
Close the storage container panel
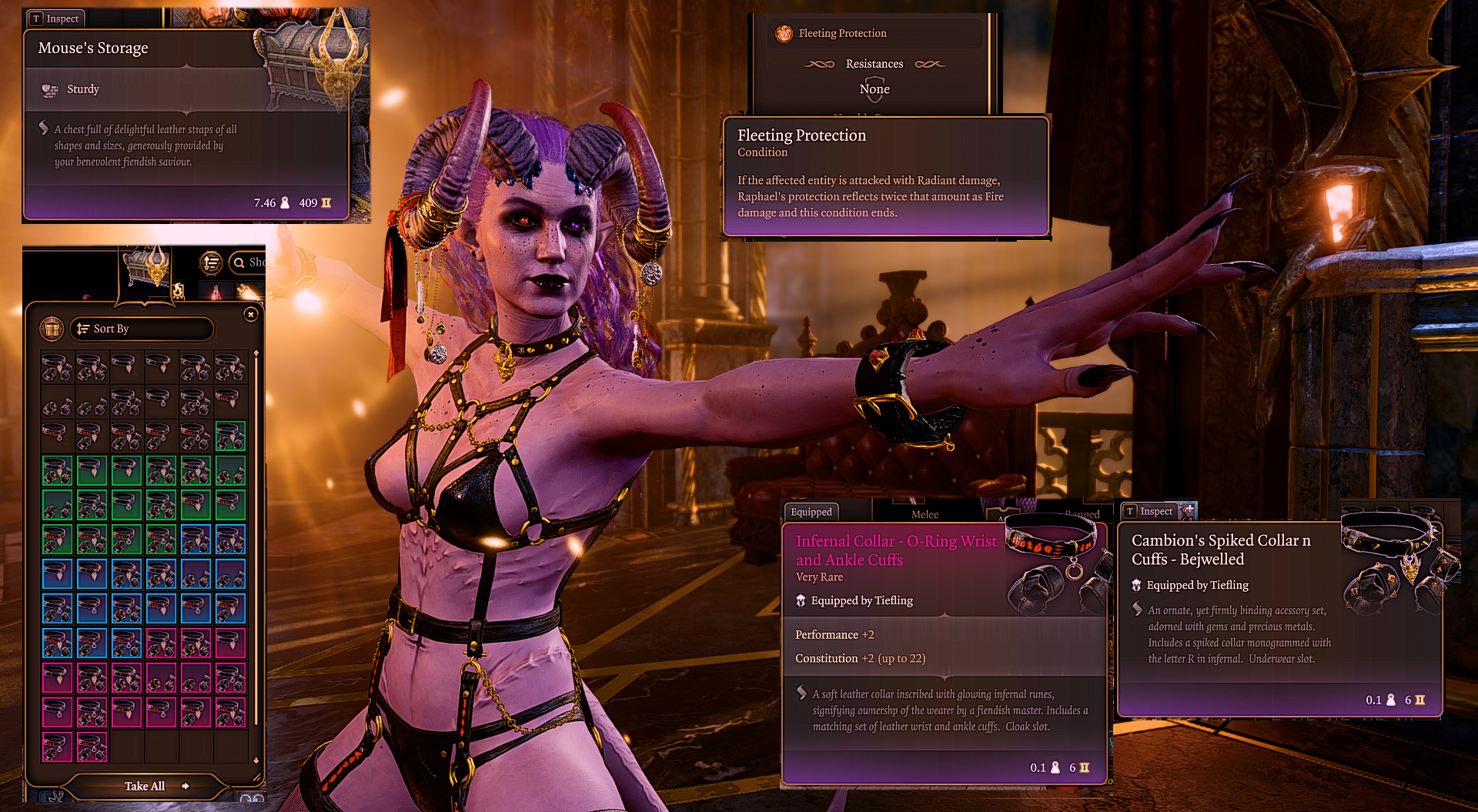point(250,314)
